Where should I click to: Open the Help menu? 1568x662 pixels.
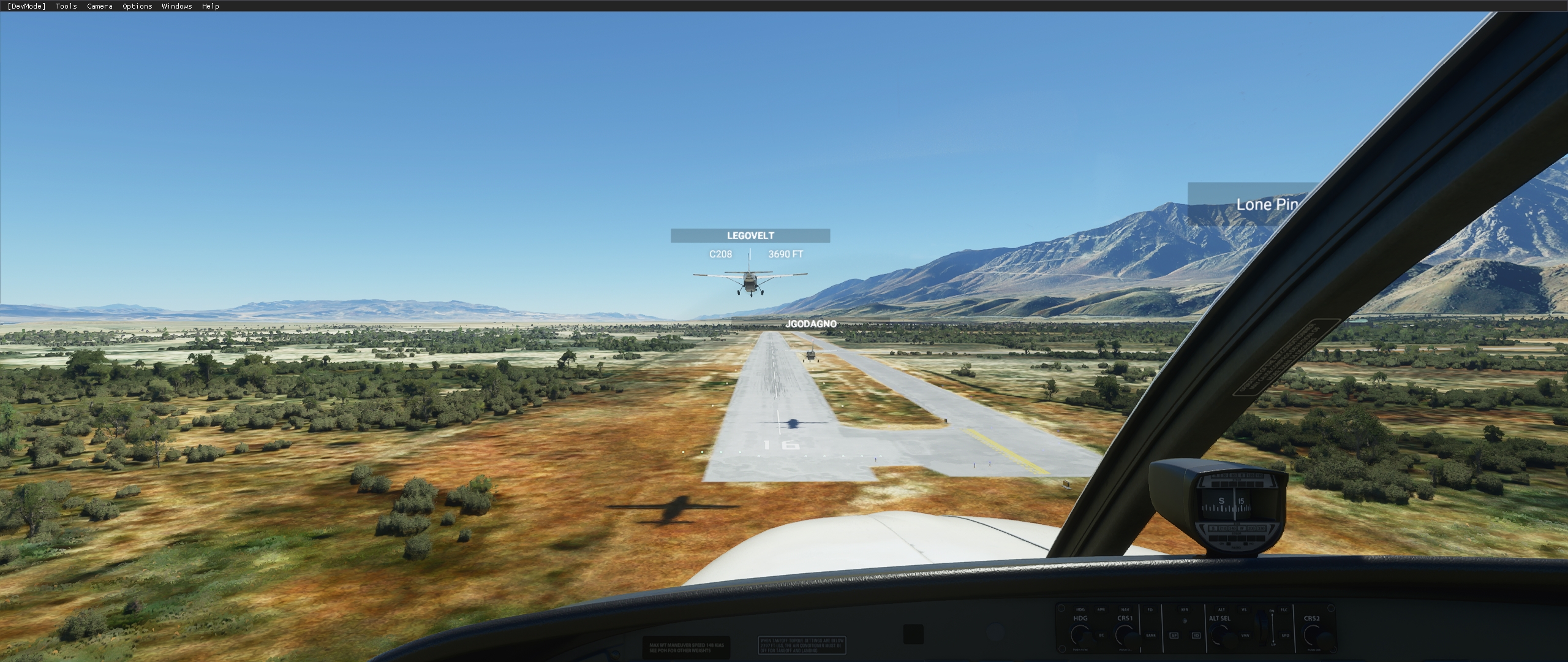210,6
